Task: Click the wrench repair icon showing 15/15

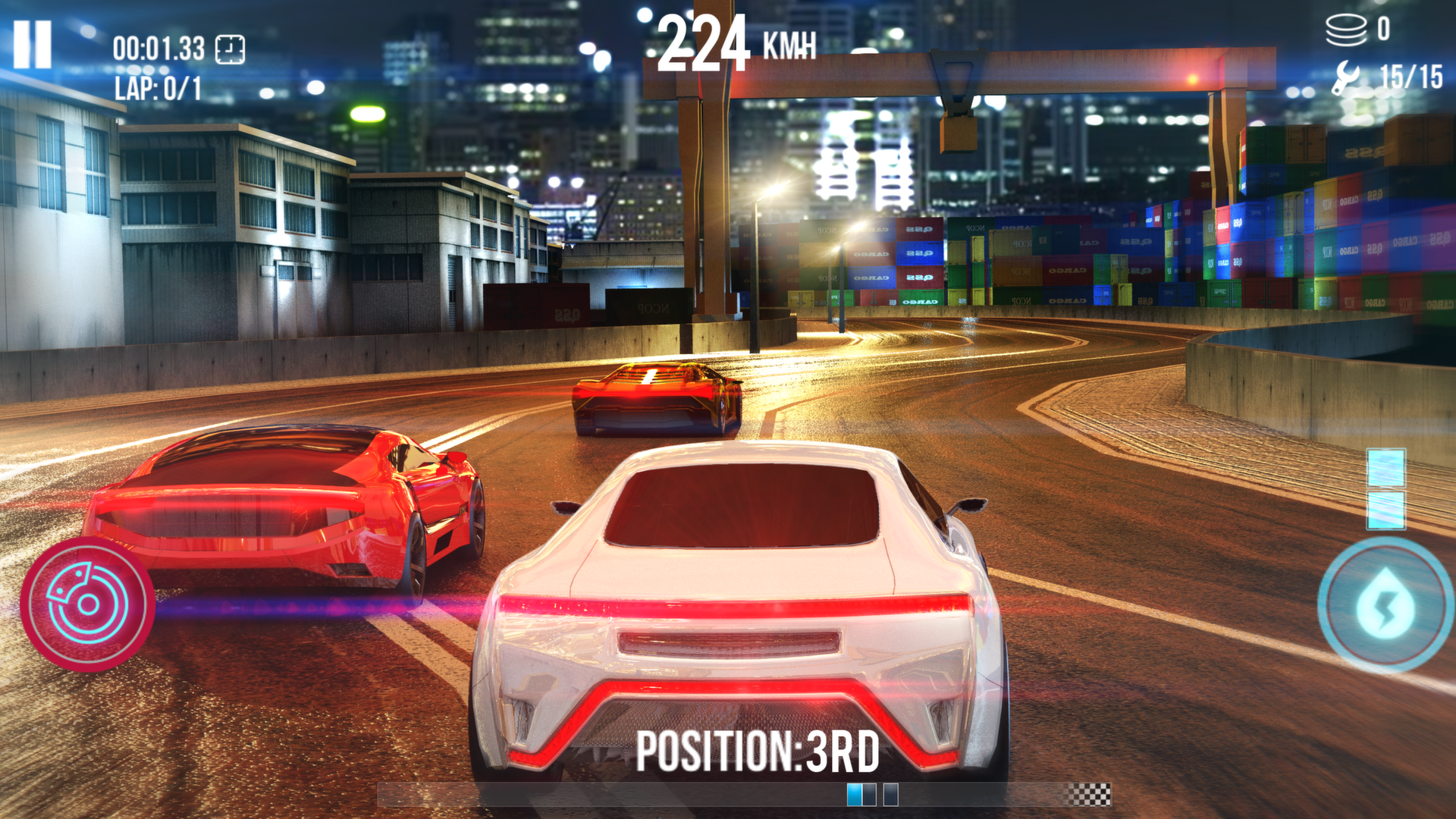Action: 1348,76
